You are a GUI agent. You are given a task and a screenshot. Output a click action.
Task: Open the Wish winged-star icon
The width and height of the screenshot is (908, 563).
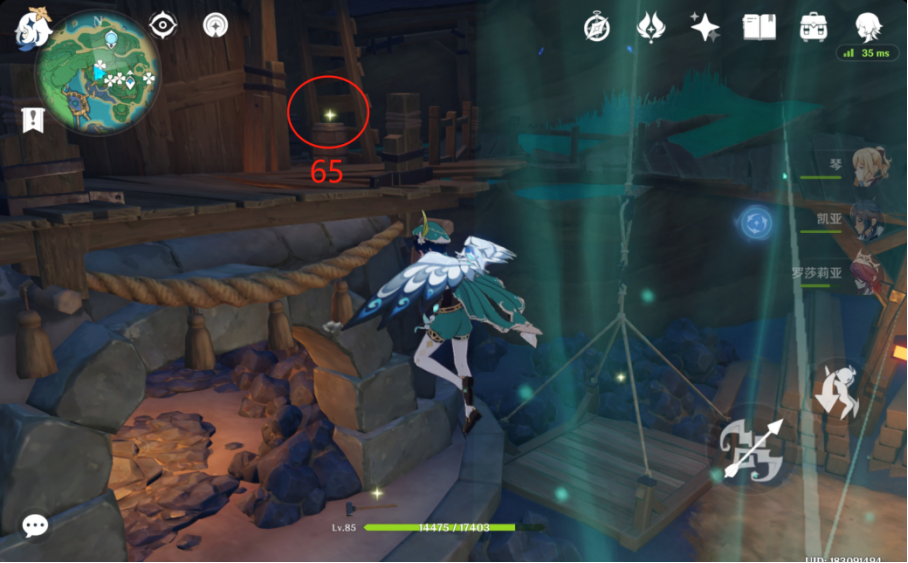tap(651, 27)
